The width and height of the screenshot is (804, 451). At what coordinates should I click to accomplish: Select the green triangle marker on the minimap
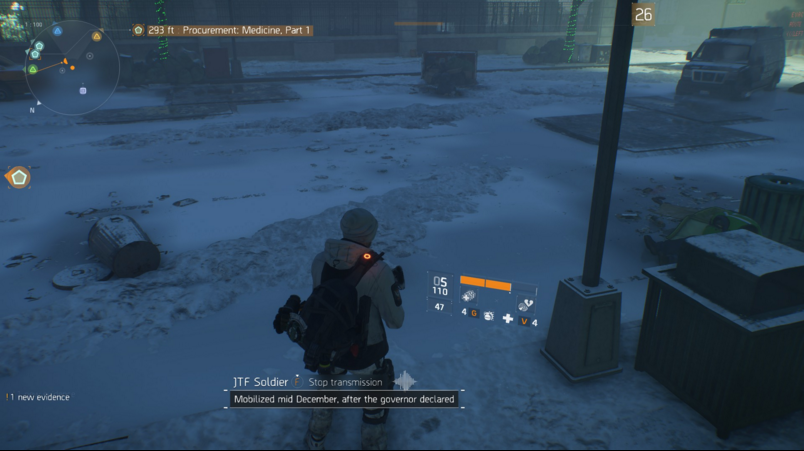[x=33, y=69]
